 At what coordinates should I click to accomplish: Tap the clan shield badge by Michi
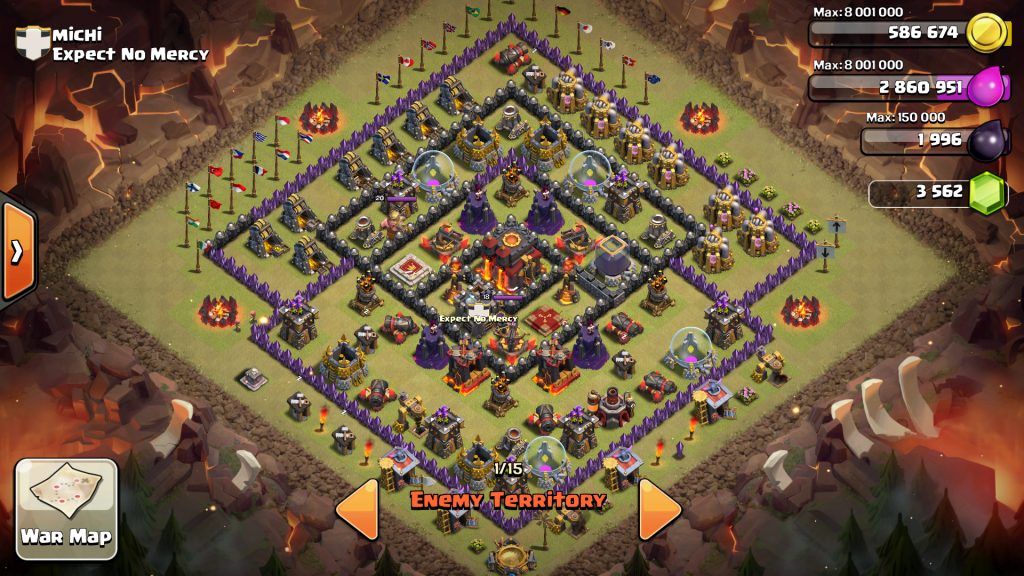(32, 43)
